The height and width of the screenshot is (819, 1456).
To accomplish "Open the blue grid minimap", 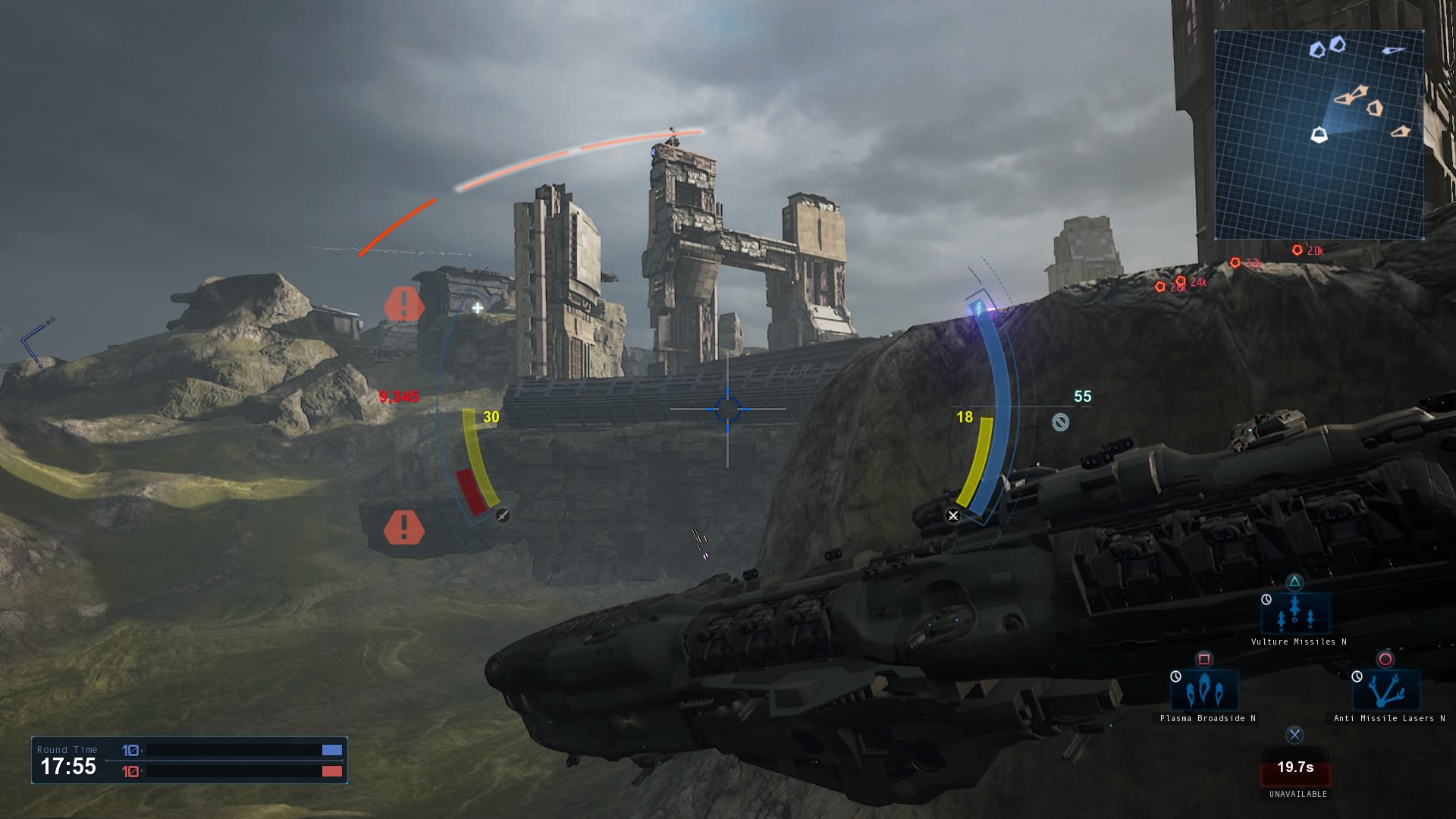I will [1319, 135].
